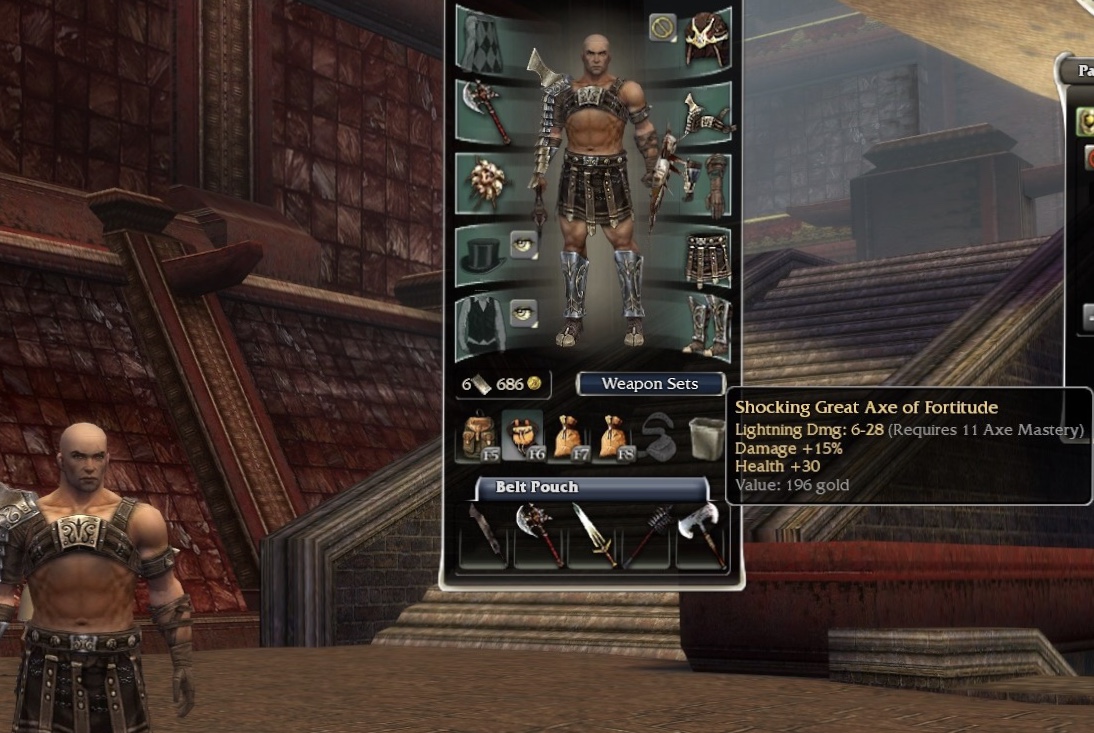
Task: Open the Weapon Sets panel
Action: click(x=650, y=384)
